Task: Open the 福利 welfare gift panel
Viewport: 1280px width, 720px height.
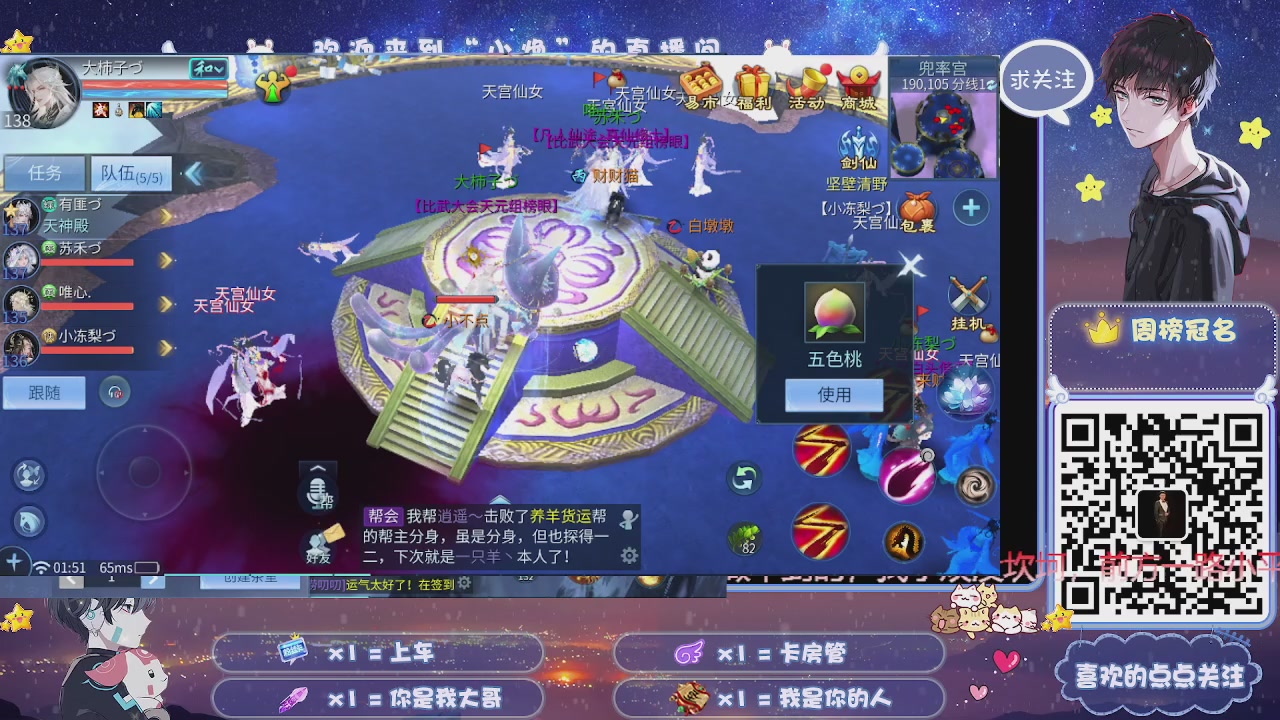Action: [x=753, y=80]
